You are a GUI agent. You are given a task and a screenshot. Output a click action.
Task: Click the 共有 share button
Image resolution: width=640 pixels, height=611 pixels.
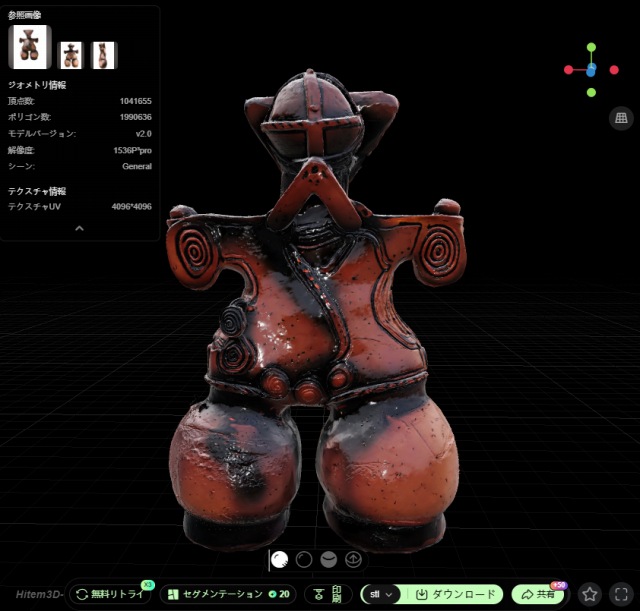click(538, 594)
